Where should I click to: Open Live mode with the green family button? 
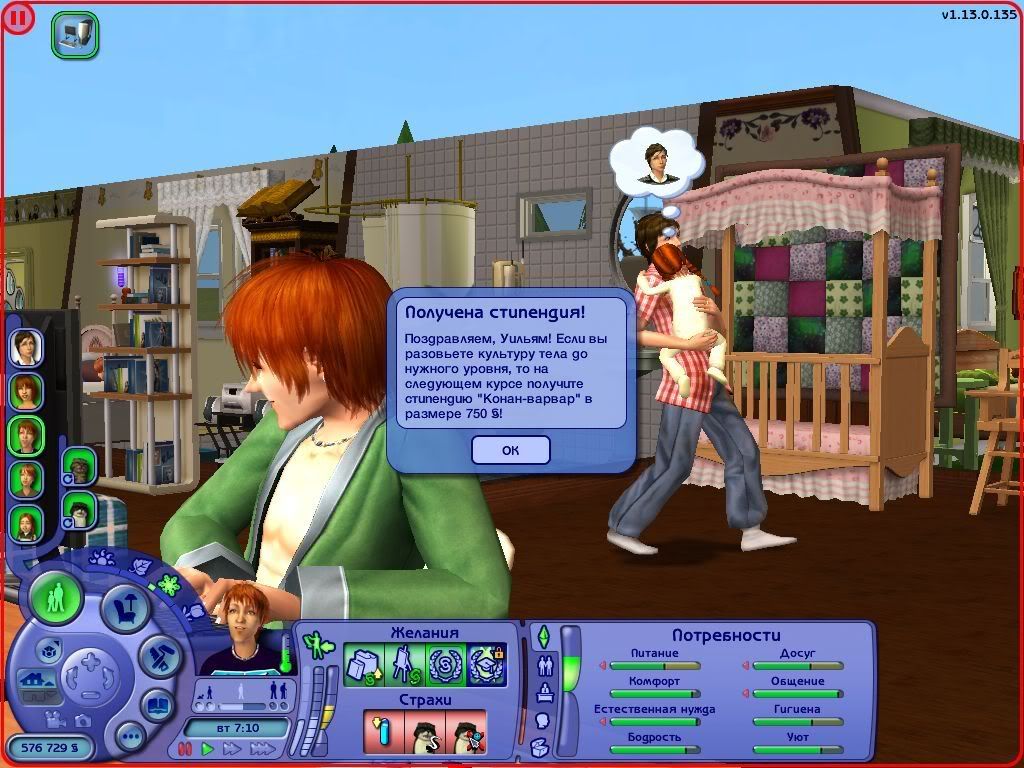pyautogui.click(x=56, y=598)
